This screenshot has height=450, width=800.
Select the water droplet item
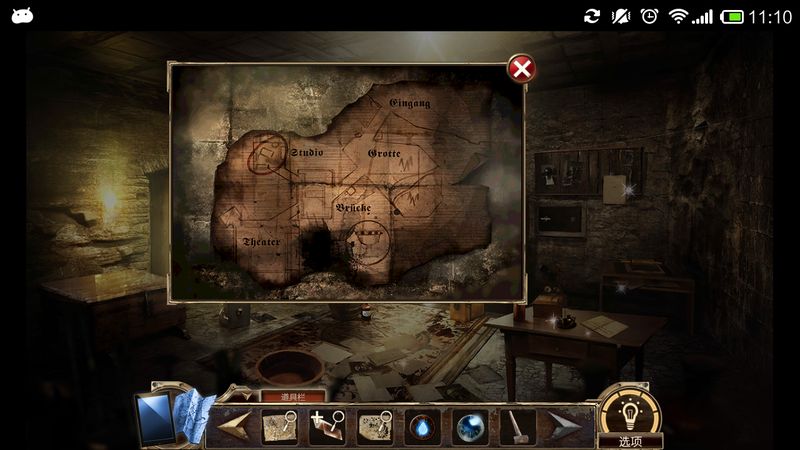(422, 427)
